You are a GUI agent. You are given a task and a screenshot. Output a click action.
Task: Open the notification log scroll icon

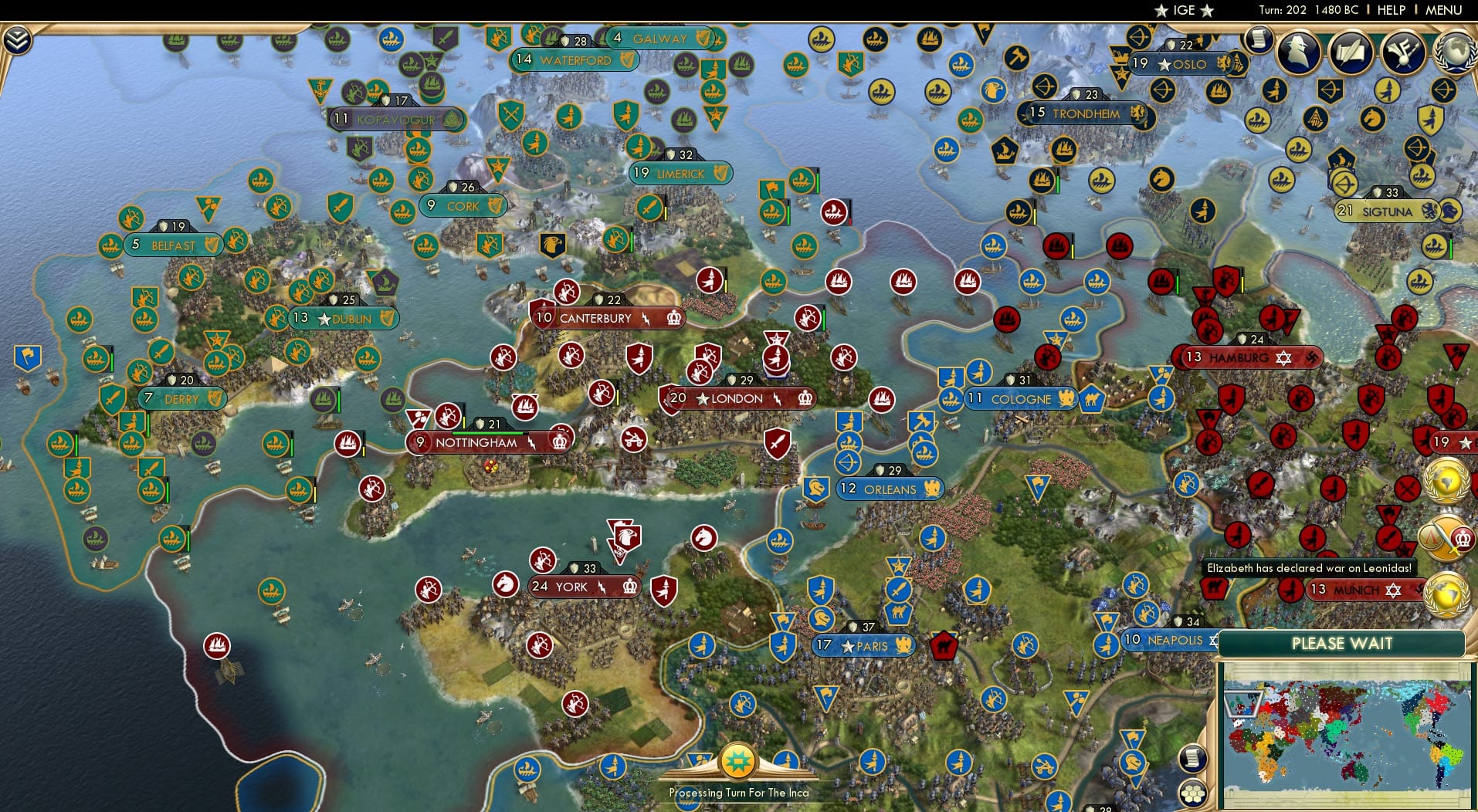(x=1260, y=40)
